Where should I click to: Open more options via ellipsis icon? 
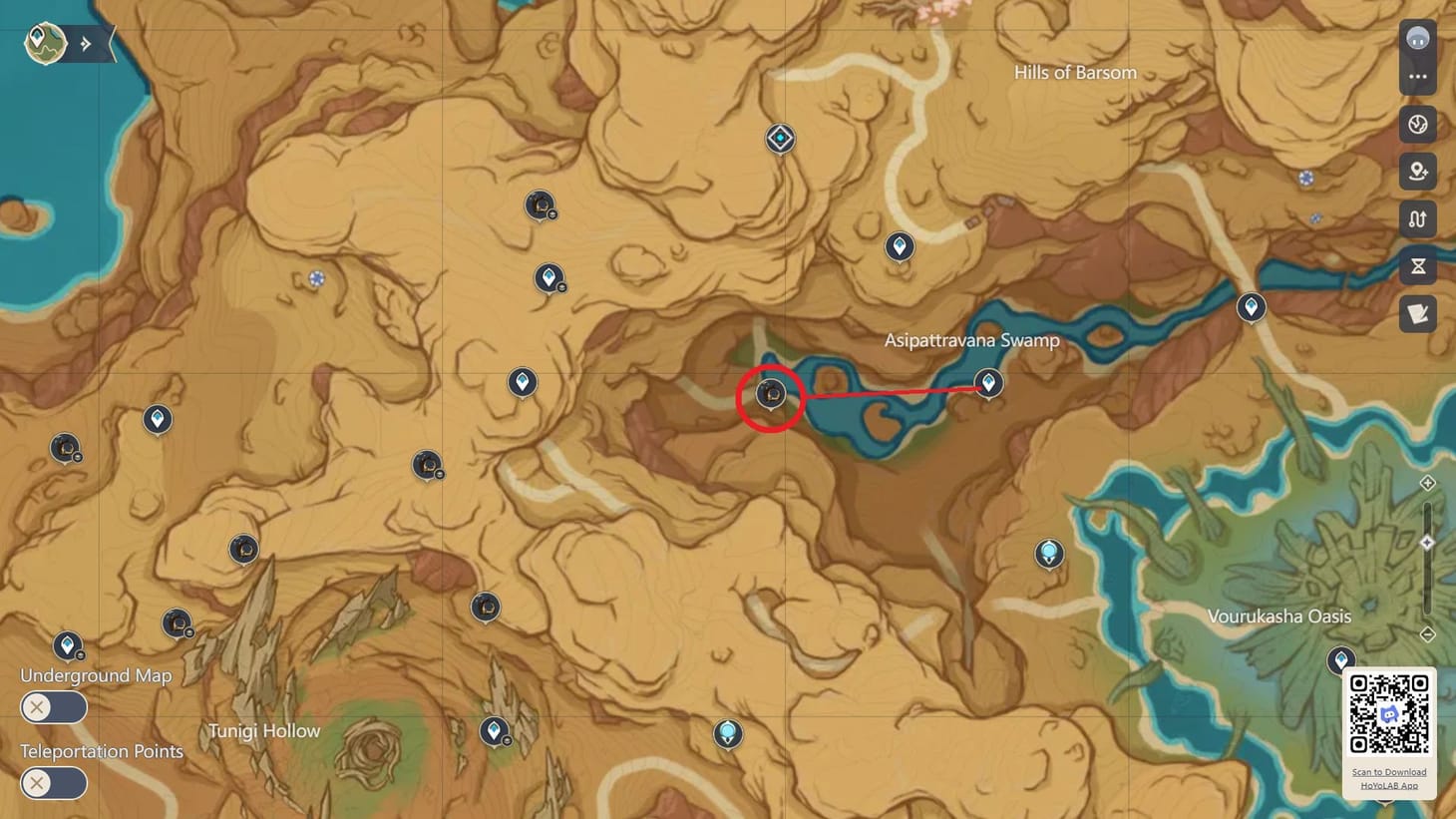pyautogui.click(x=1417, y=78)
